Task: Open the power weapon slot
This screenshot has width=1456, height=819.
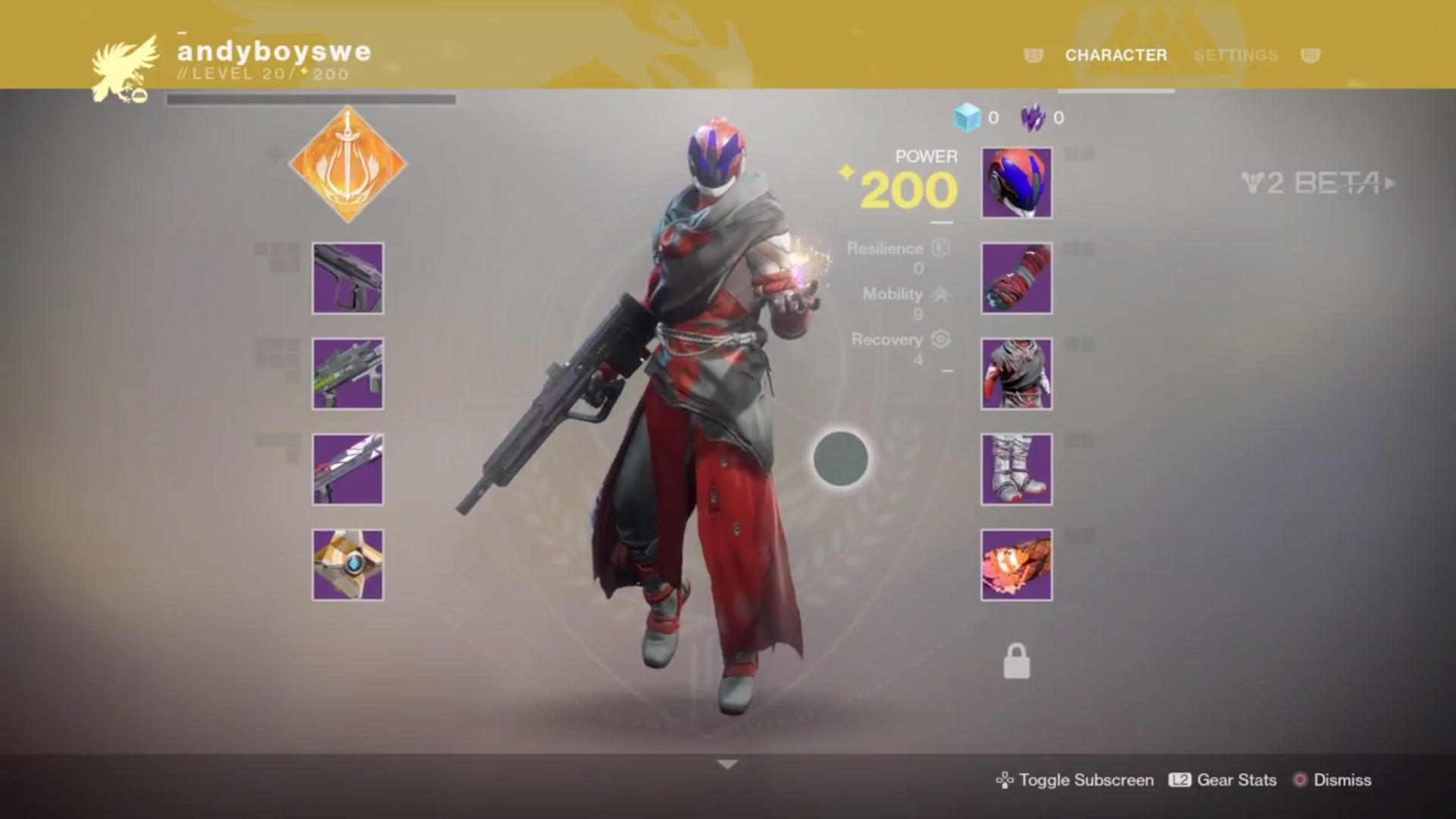Action: click(x=348, y=469)
